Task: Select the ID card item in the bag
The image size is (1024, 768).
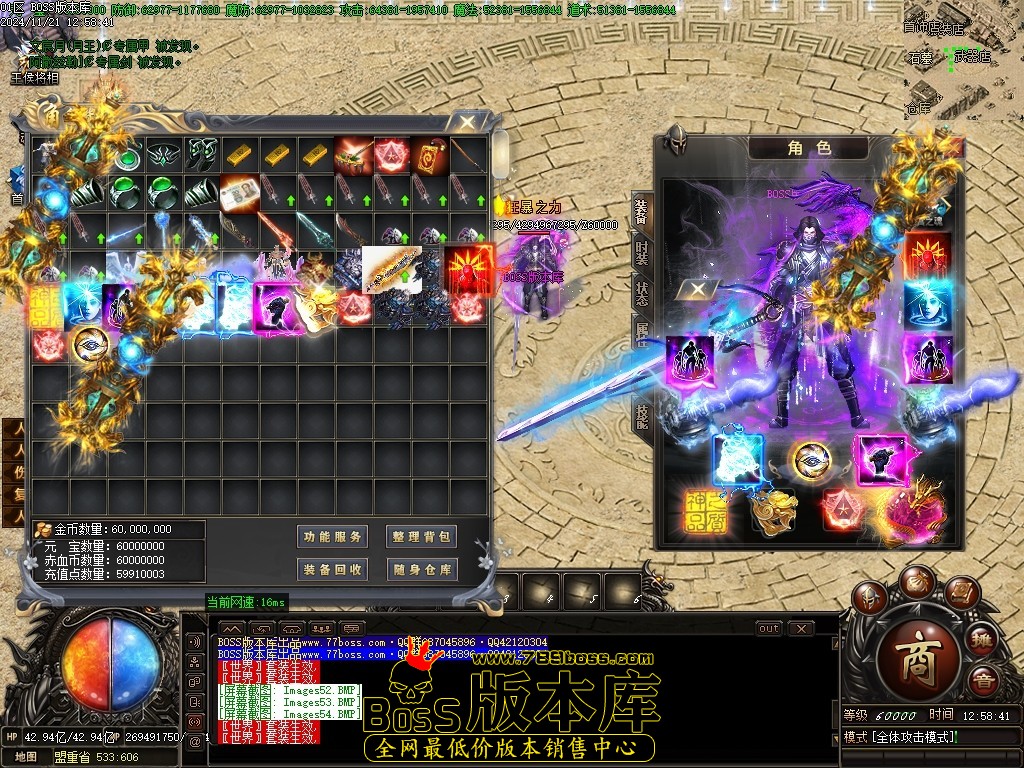Action: (x=240, y=190)
